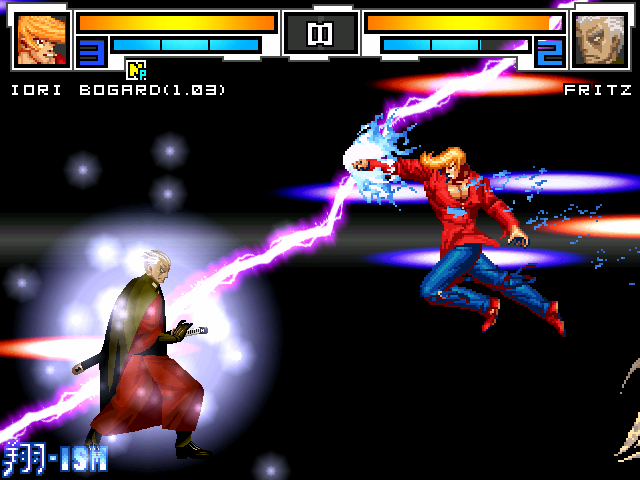Click Fritz's opponent portrait
This screenshot has width=640, height=480.
pyautogui.click(x=599, y=40)
